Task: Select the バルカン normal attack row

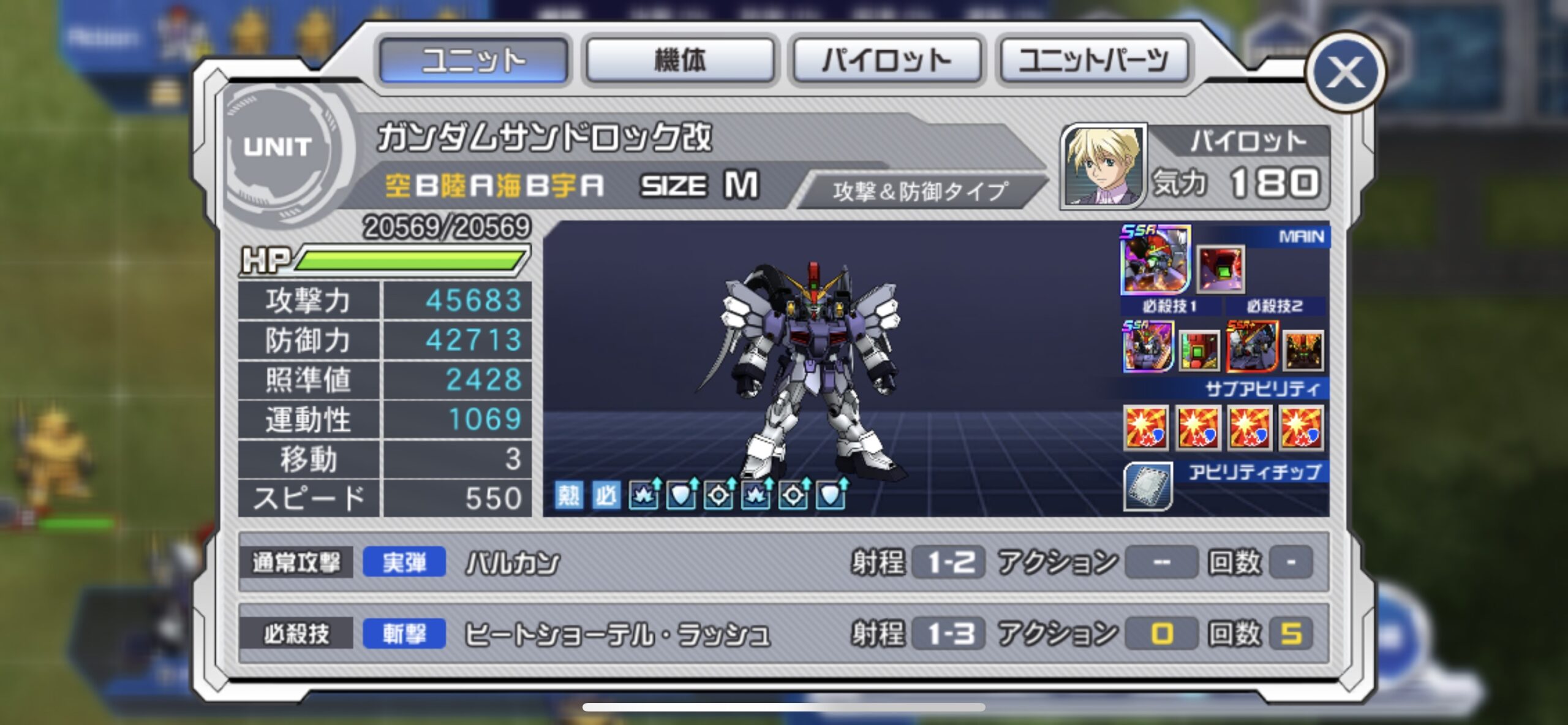Action: [783, 563]
